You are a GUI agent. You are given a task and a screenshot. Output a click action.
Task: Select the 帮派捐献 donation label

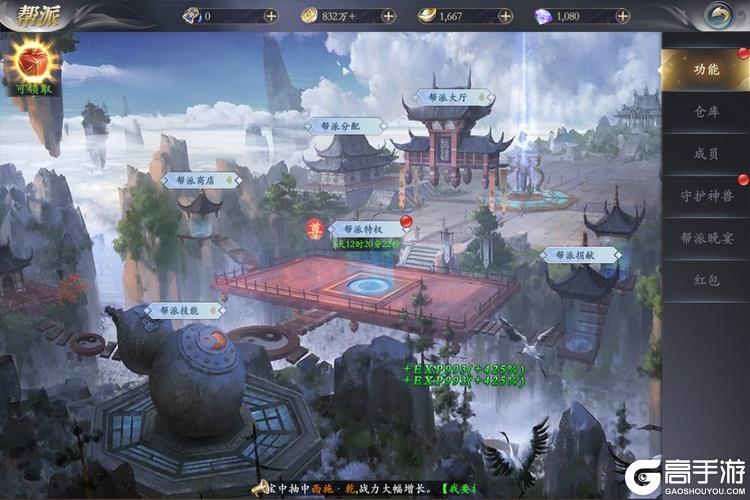[x=581, y=255]
